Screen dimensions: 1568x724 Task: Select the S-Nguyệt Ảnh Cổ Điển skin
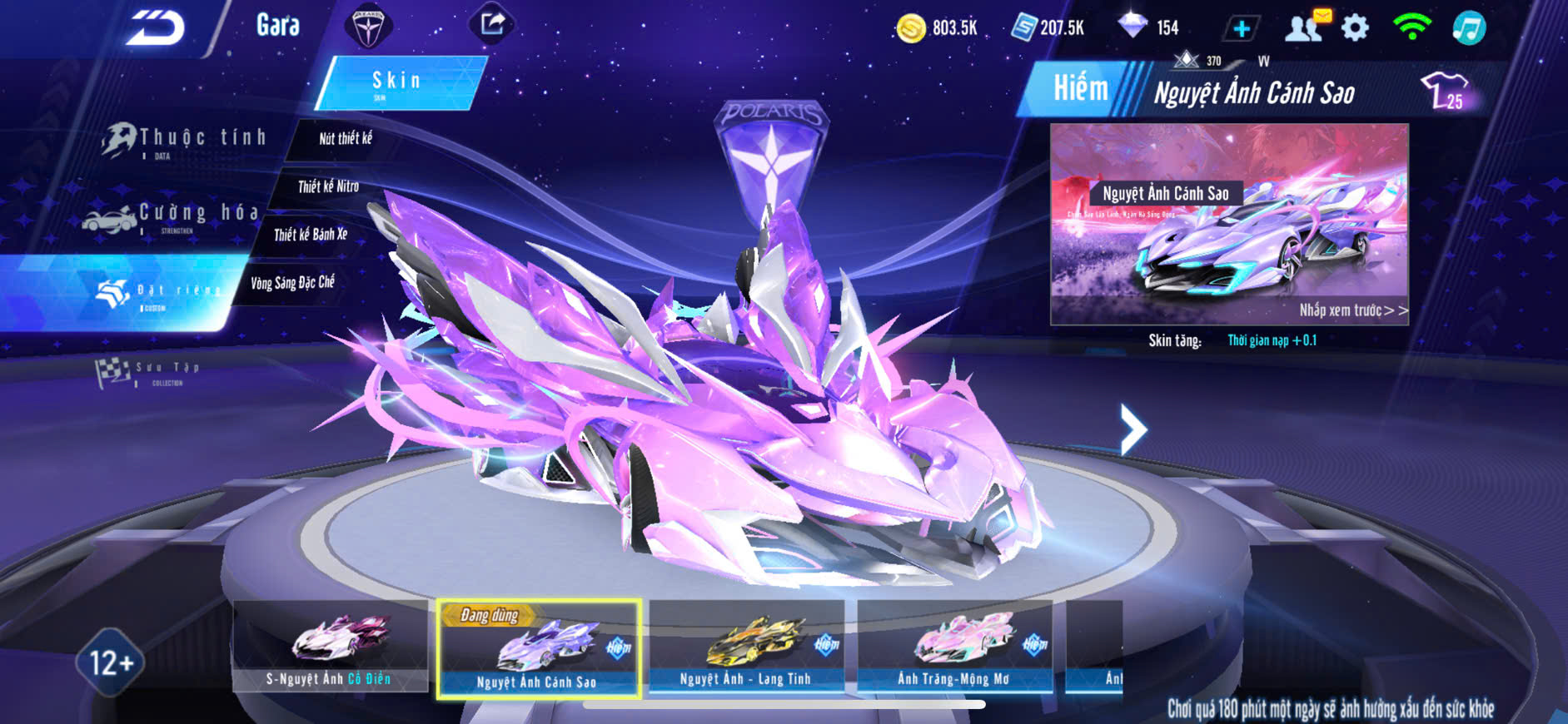click(331, 646)
